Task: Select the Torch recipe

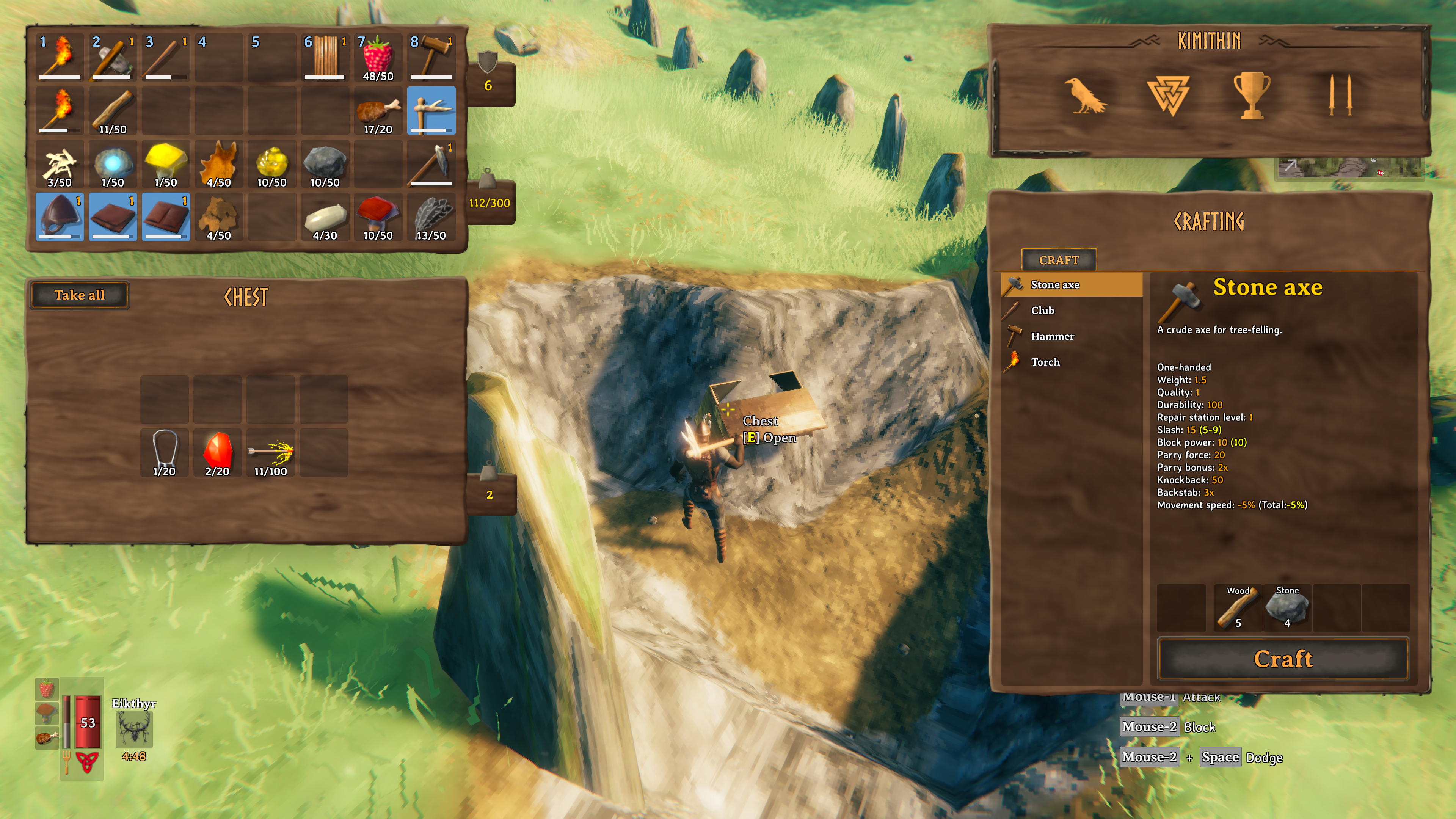Action: (1045, 362)
